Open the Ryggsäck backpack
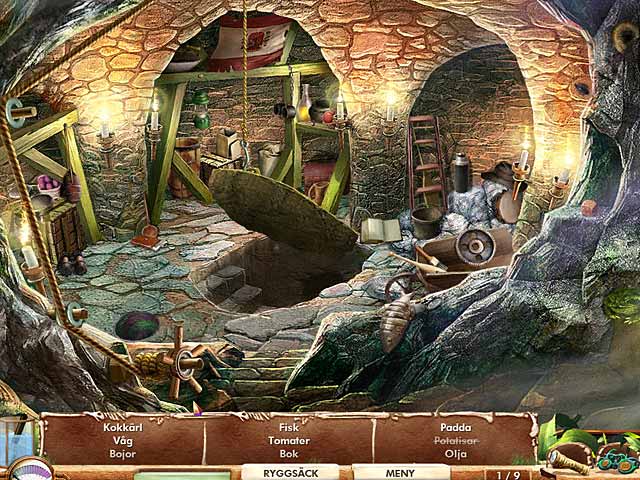The image size is (640, 480). [294, 472]
